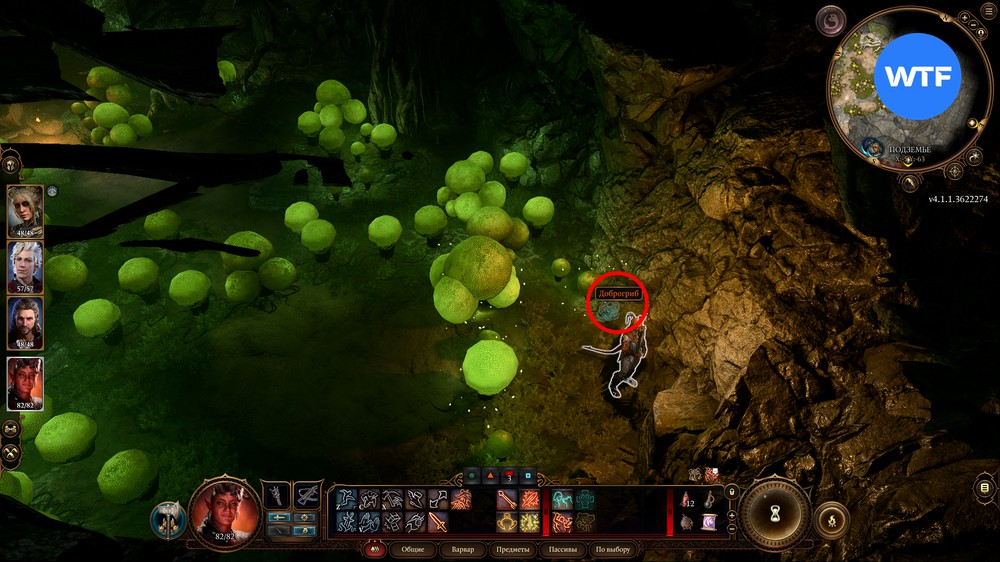Toggle the hotbar lock icon
This screenshot has height=562, width=1000.
(x=731, y=491)
